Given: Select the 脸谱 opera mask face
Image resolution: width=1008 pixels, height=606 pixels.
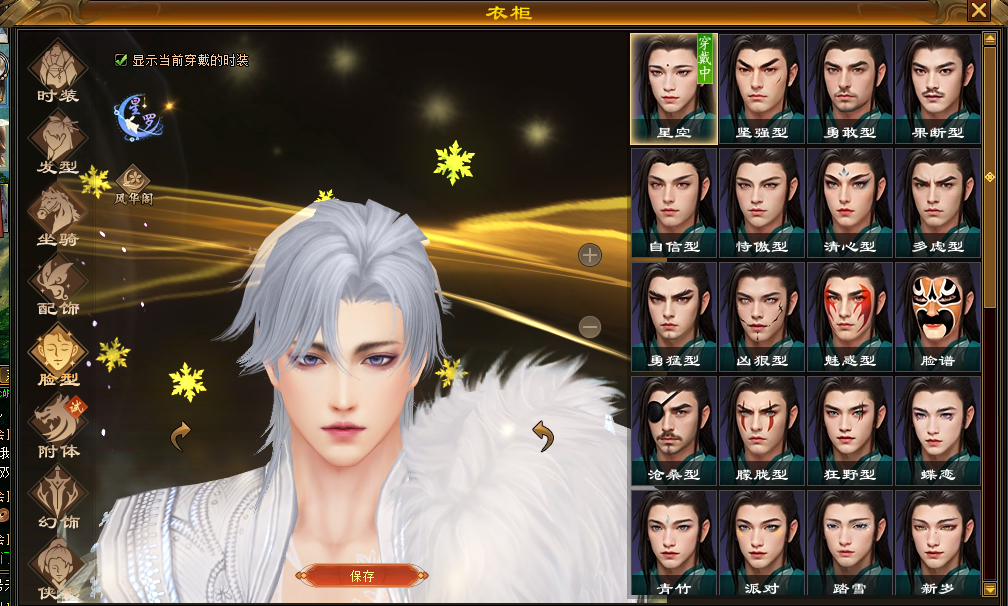Looking at the screenshot, I should [x=938, y=316].
